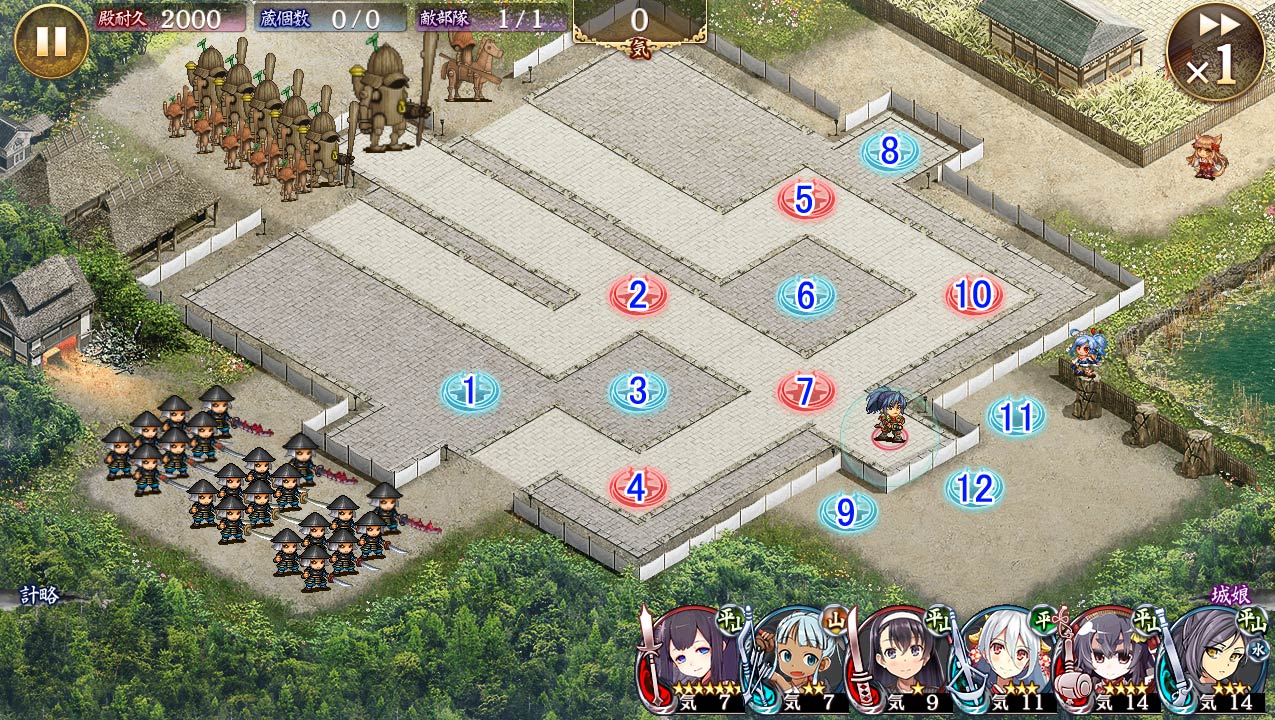Choose red deployment tile number 5
This screenshot has height=720, width=1275.
coord(806,200)
